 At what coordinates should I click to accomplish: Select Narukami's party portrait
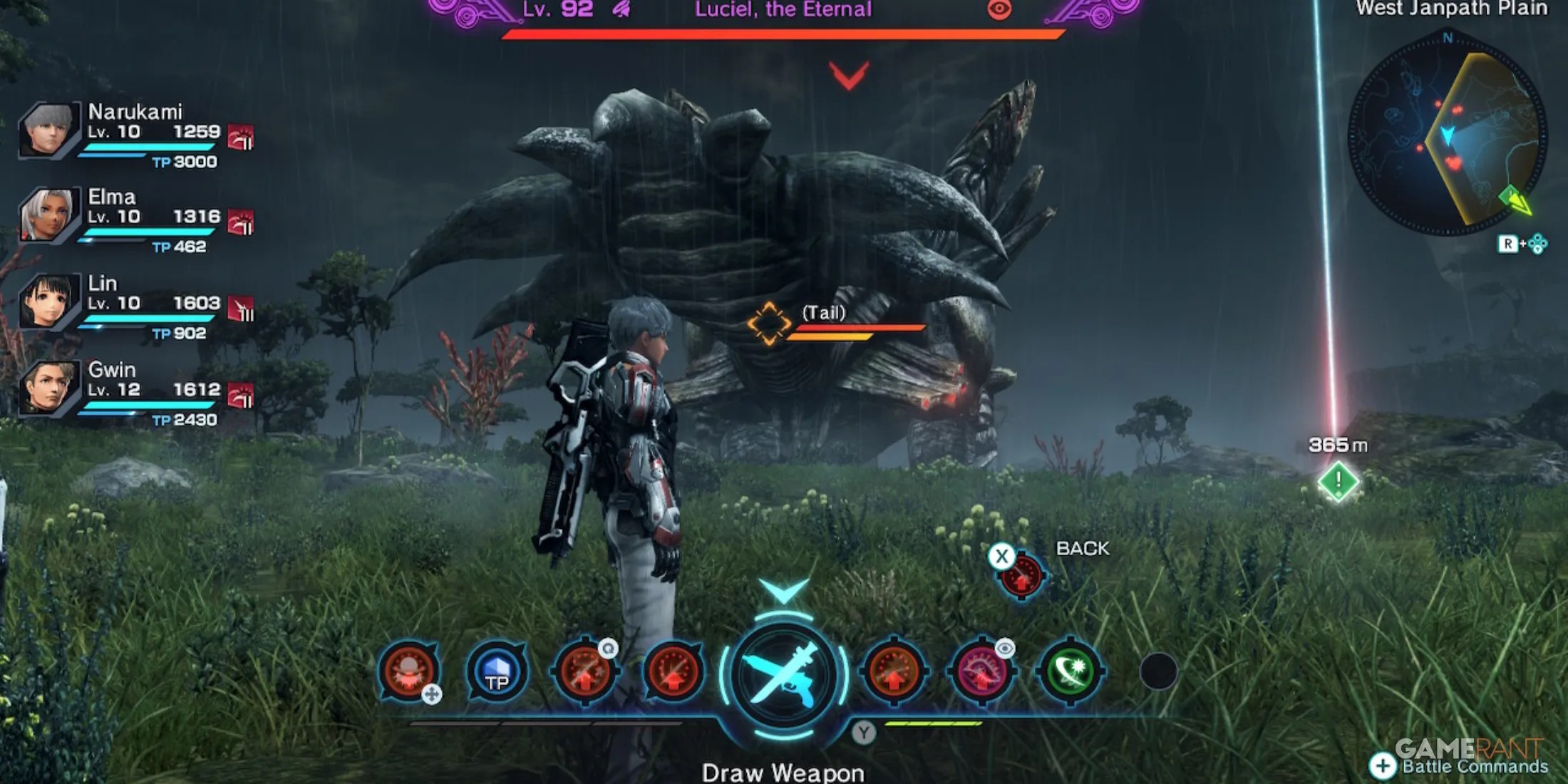[x=48, y=130]
